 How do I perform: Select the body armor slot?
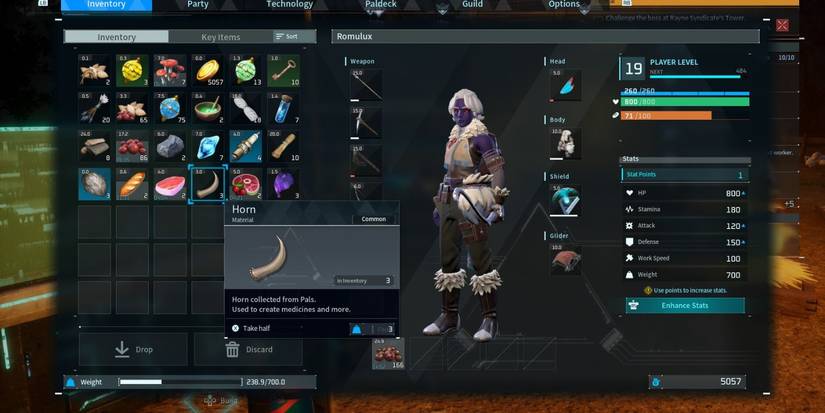click(565, 143)
